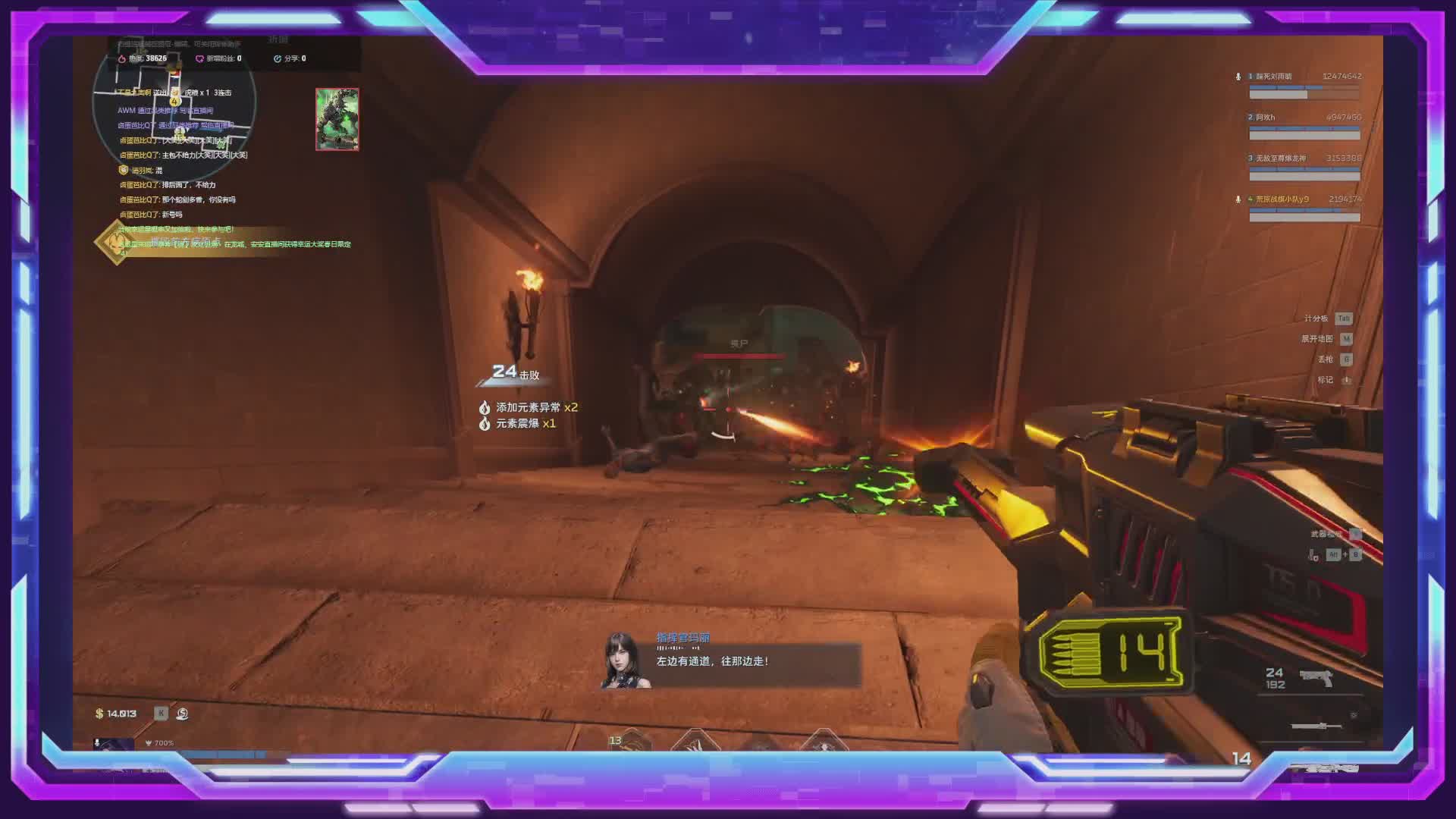The height and width of the screenshot is (819, 1456).
Task: Click the claw skill icon at bottom
Action: click(x=693, y=742)
